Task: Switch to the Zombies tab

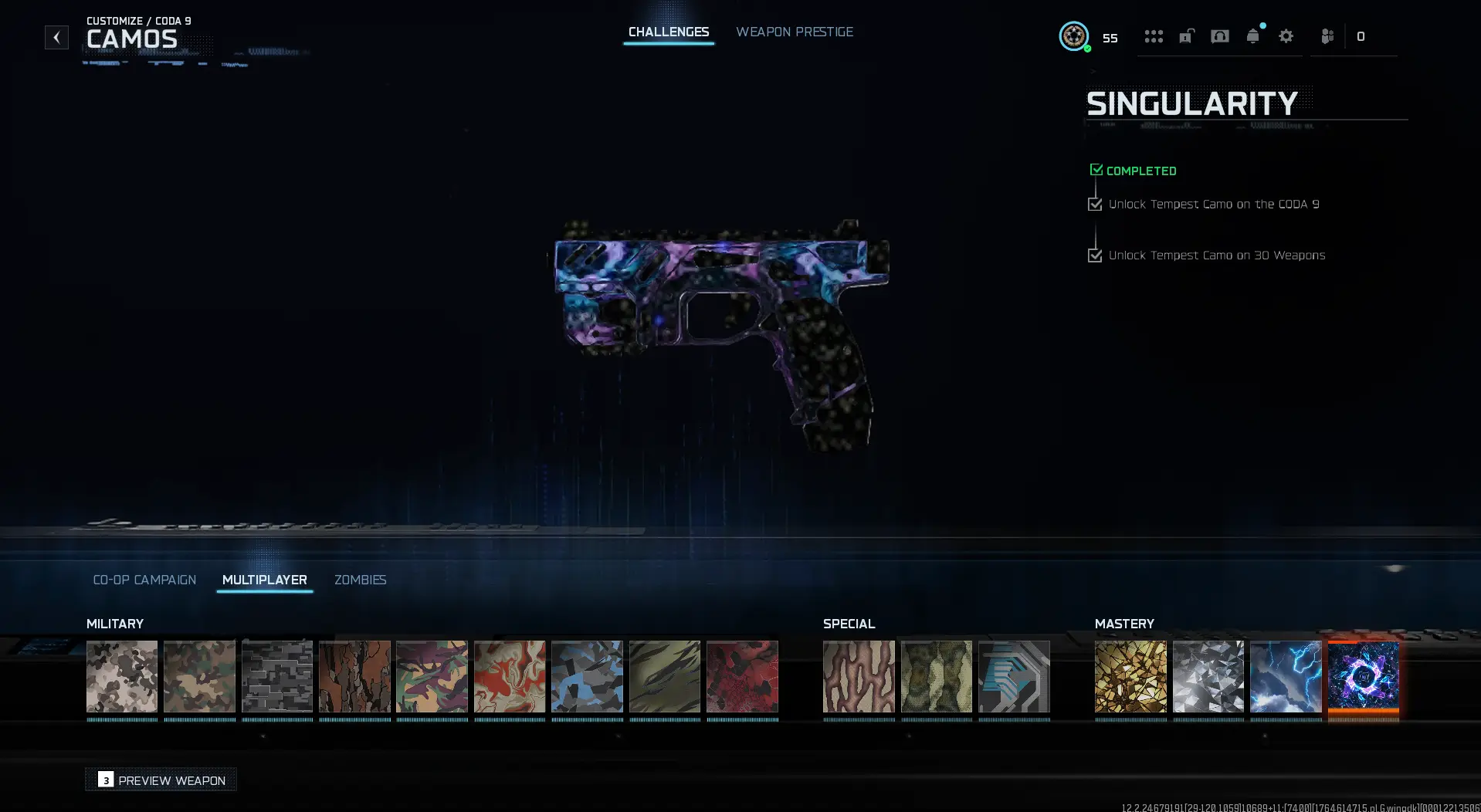Action: click(x=360, y=580)
